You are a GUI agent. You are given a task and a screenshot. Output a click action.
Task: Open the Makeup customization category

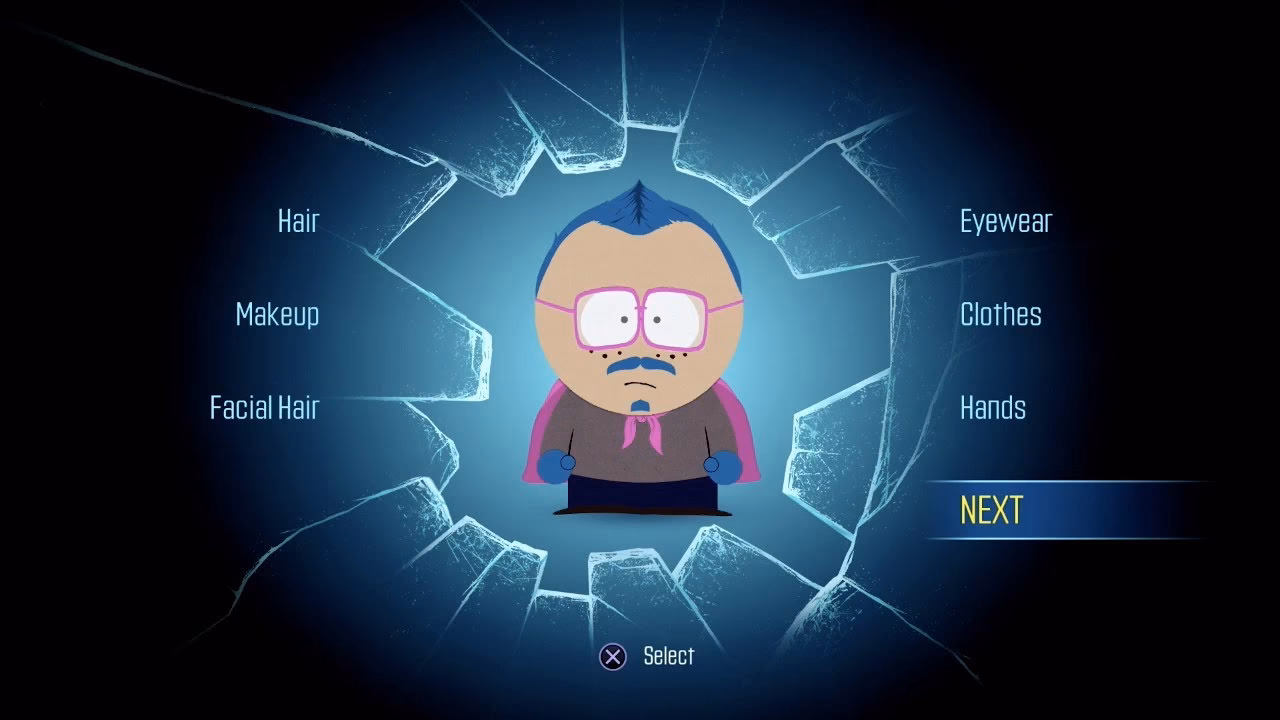[275, 315]
